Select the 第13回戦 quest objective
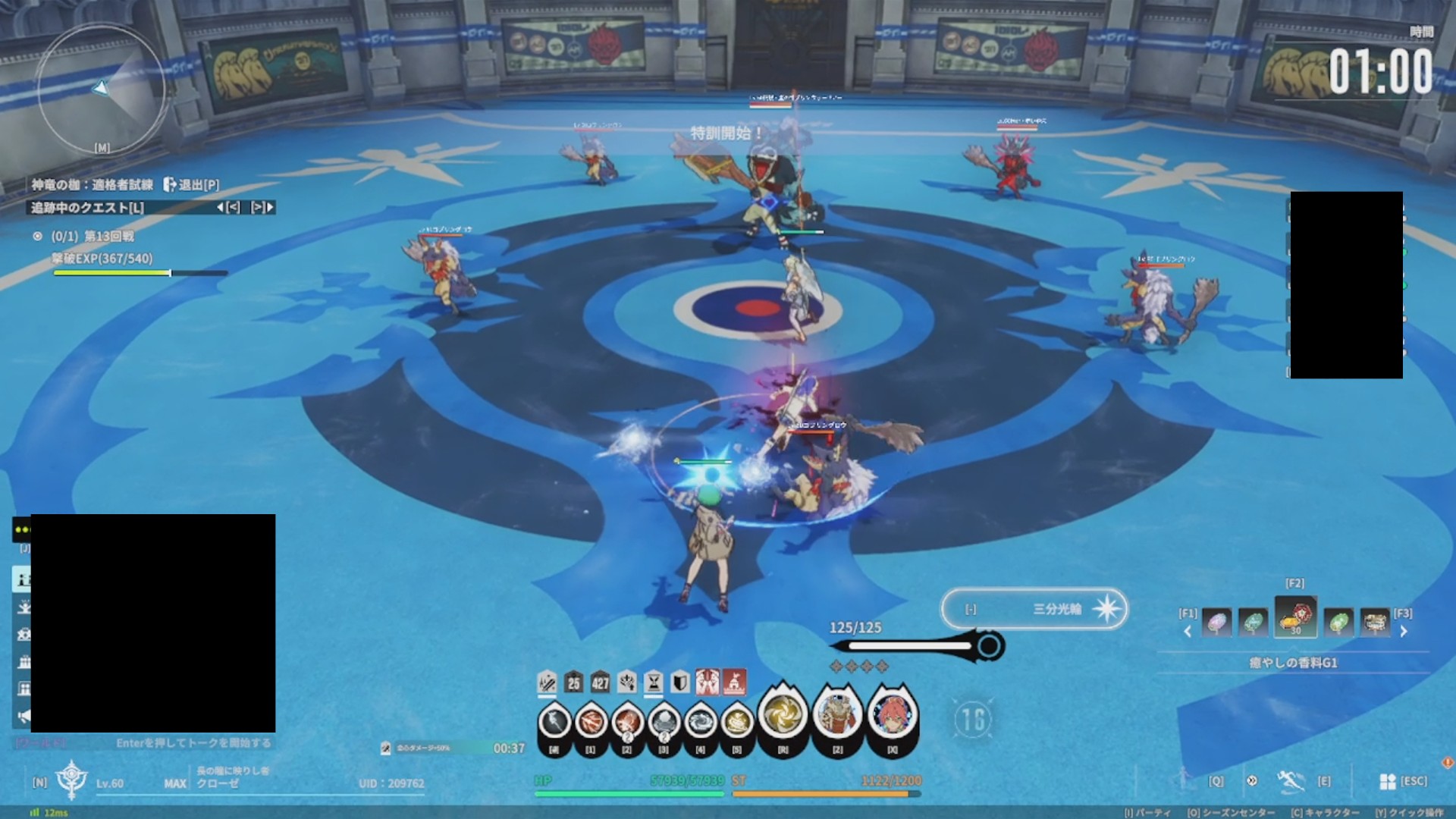Viewport: 1456px width, 819px height. pyautogui.click(x=108, y=237)
